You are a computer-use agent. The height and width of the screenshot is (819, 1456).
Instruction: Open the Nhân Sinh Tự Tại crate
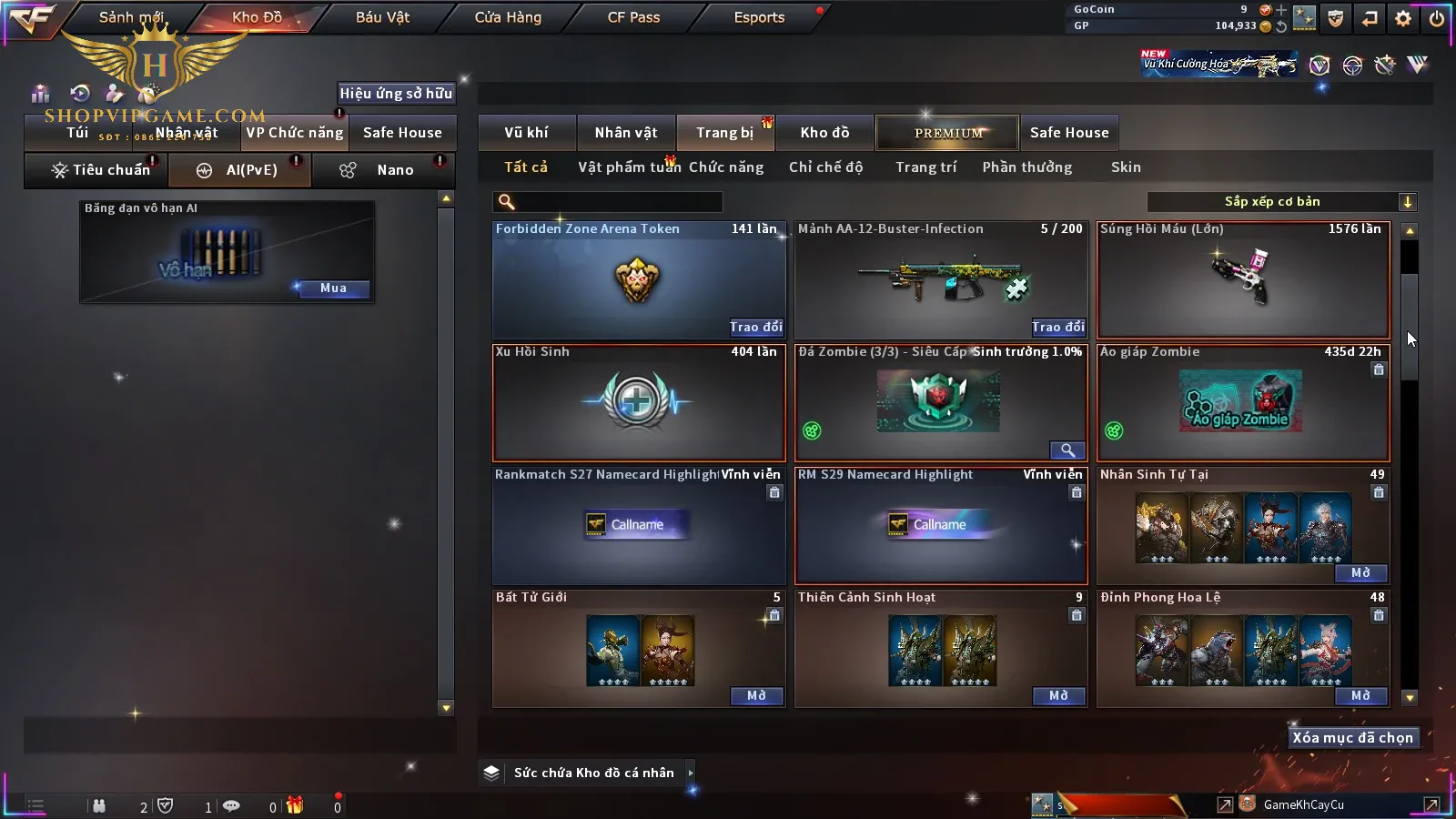point(1360,573)
